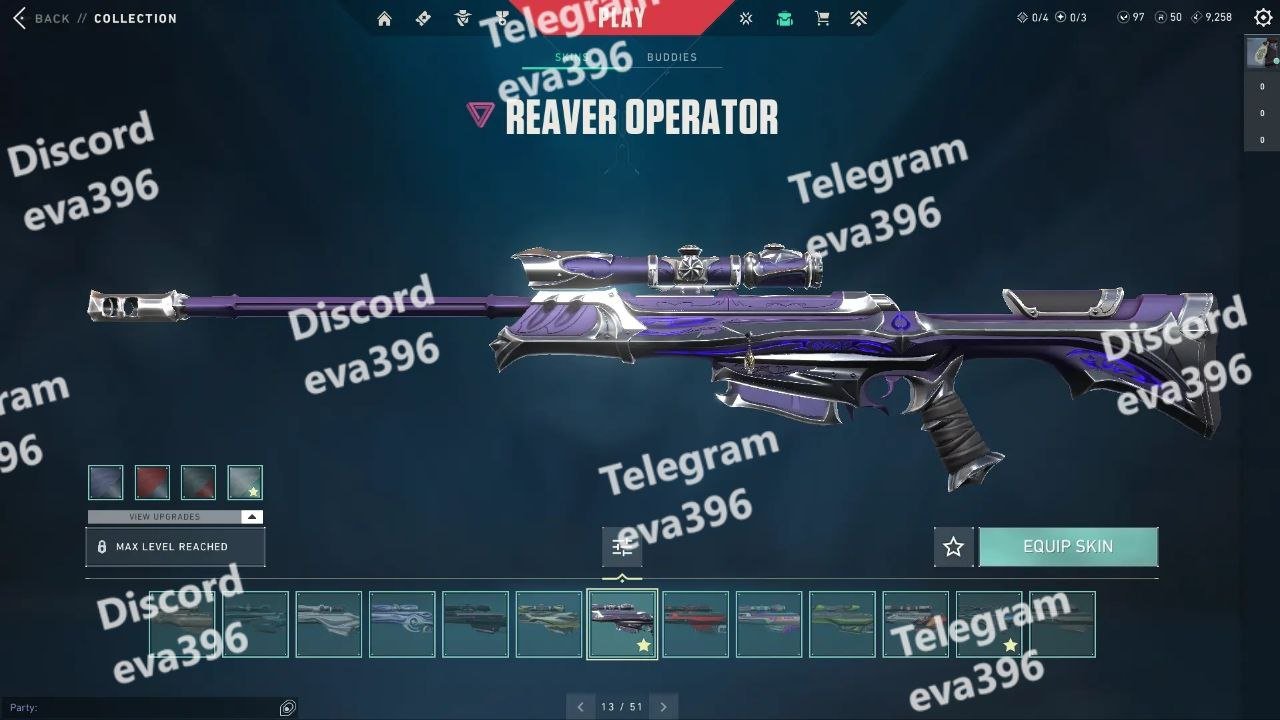This screenshot has height=720, width=1280.
Task: Open the store shopping cart icon
Action: [x=822, y=18]
